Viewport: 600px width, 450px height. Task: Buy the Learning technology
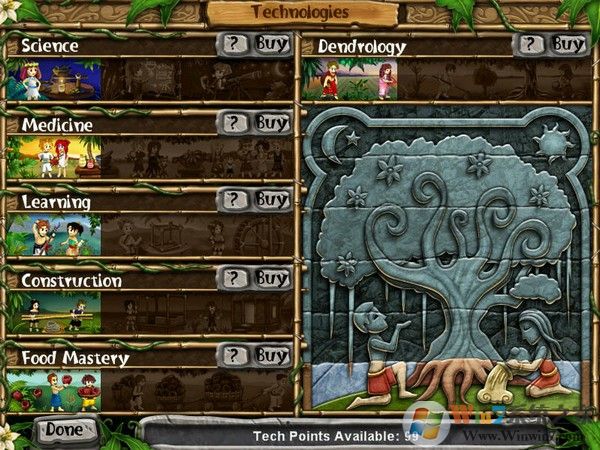click(x=270, y=200)
